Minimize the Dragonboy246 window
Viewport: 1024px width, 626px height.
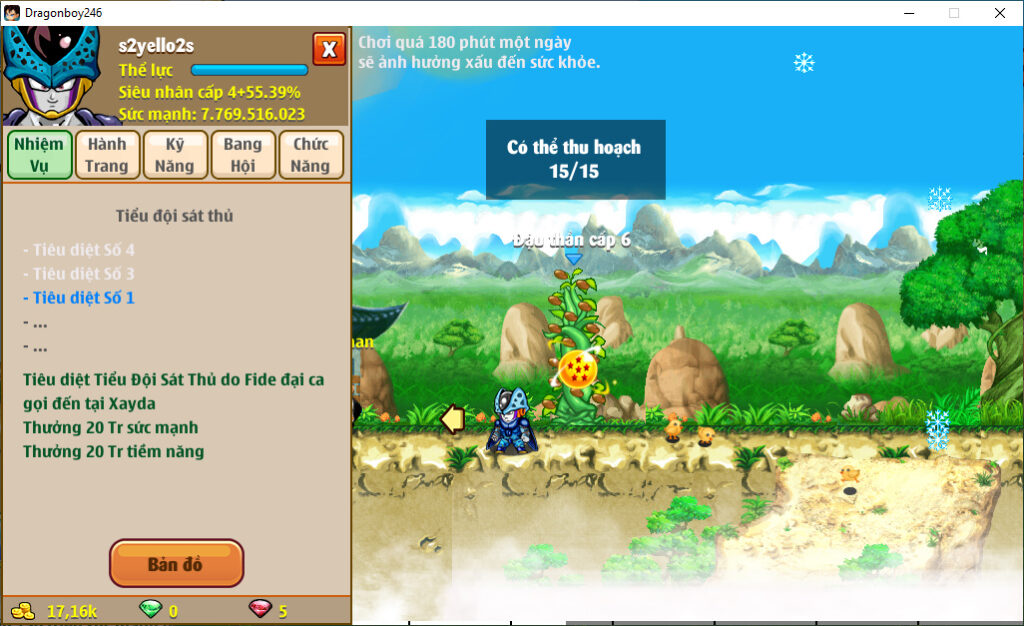pos(909,13)
